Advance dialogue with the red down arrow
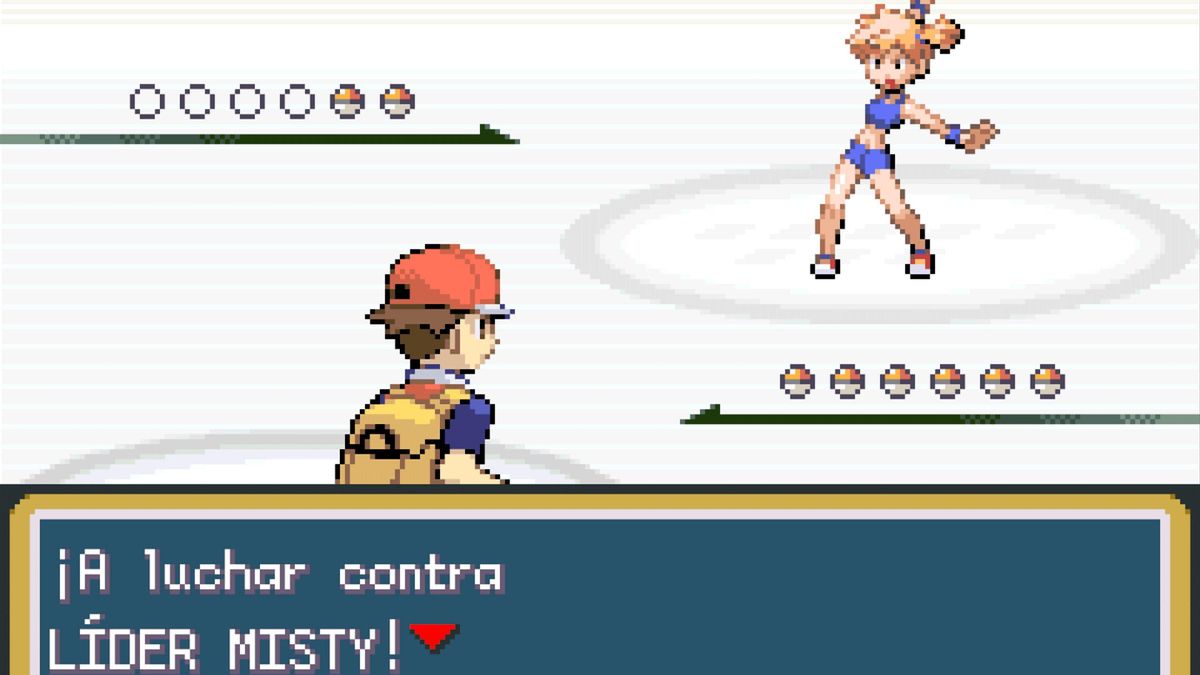This screenshot has height=675, width=1200. [433, 637]
